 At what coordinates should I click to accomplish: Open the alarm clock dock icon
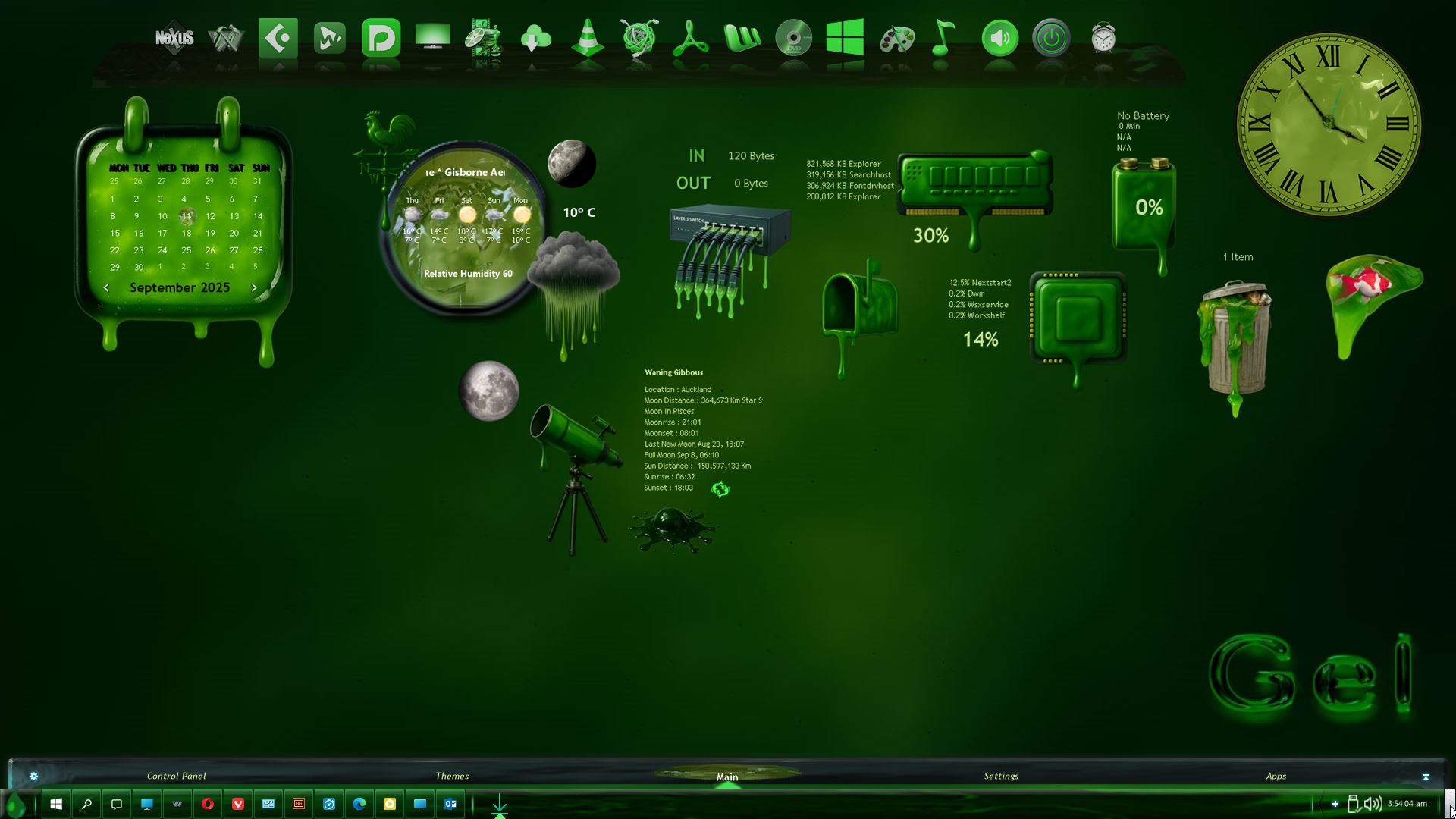(1103, 37)
